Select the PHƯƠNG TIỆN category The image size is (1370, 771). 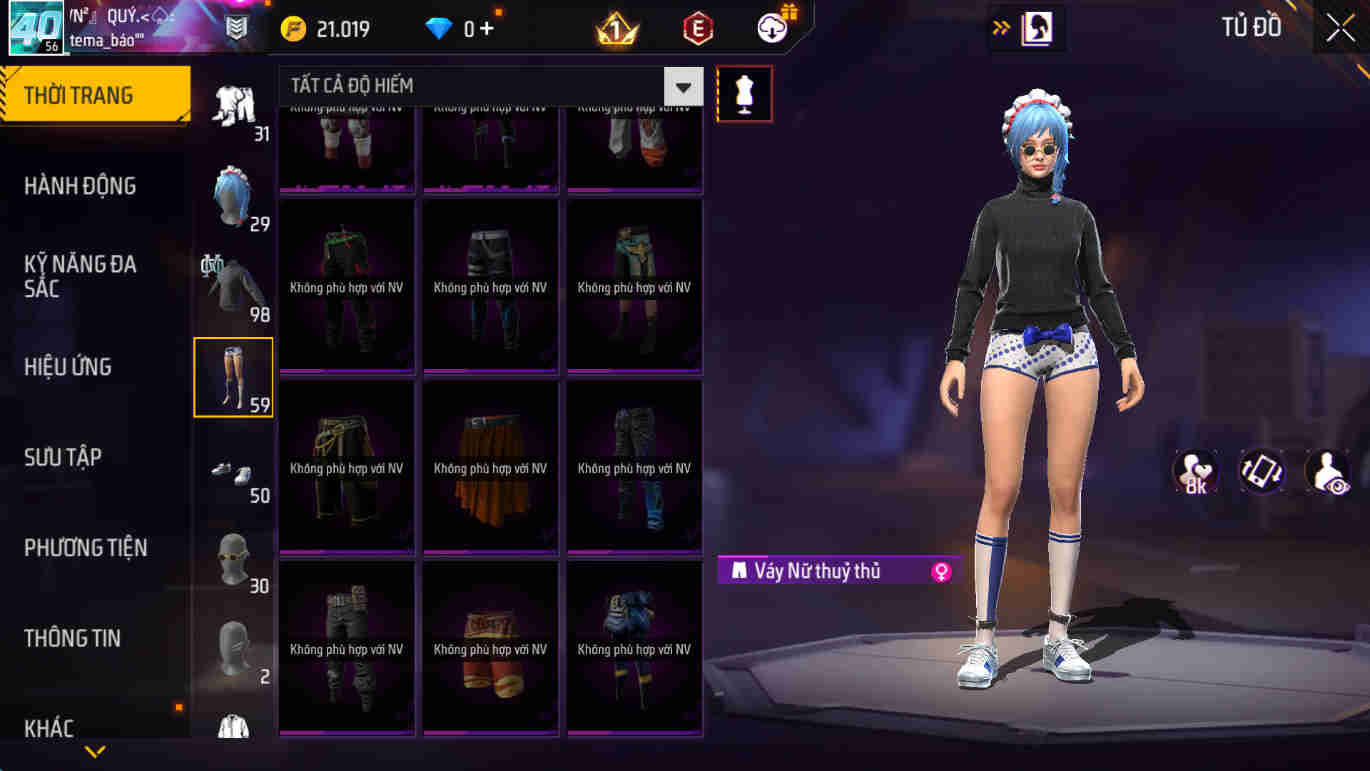(x=85, y=548)
